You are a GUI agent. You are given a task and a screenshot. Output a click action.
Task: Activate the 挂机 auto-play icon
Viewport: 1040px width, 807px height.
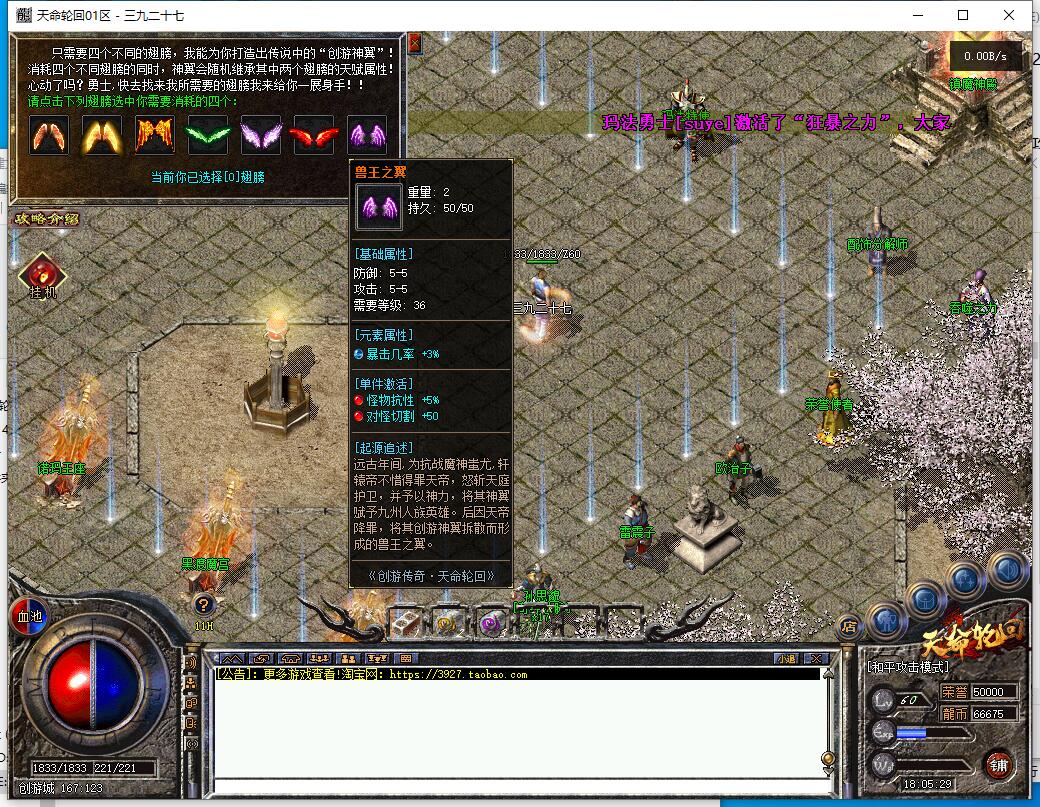(x=42, y=274)
